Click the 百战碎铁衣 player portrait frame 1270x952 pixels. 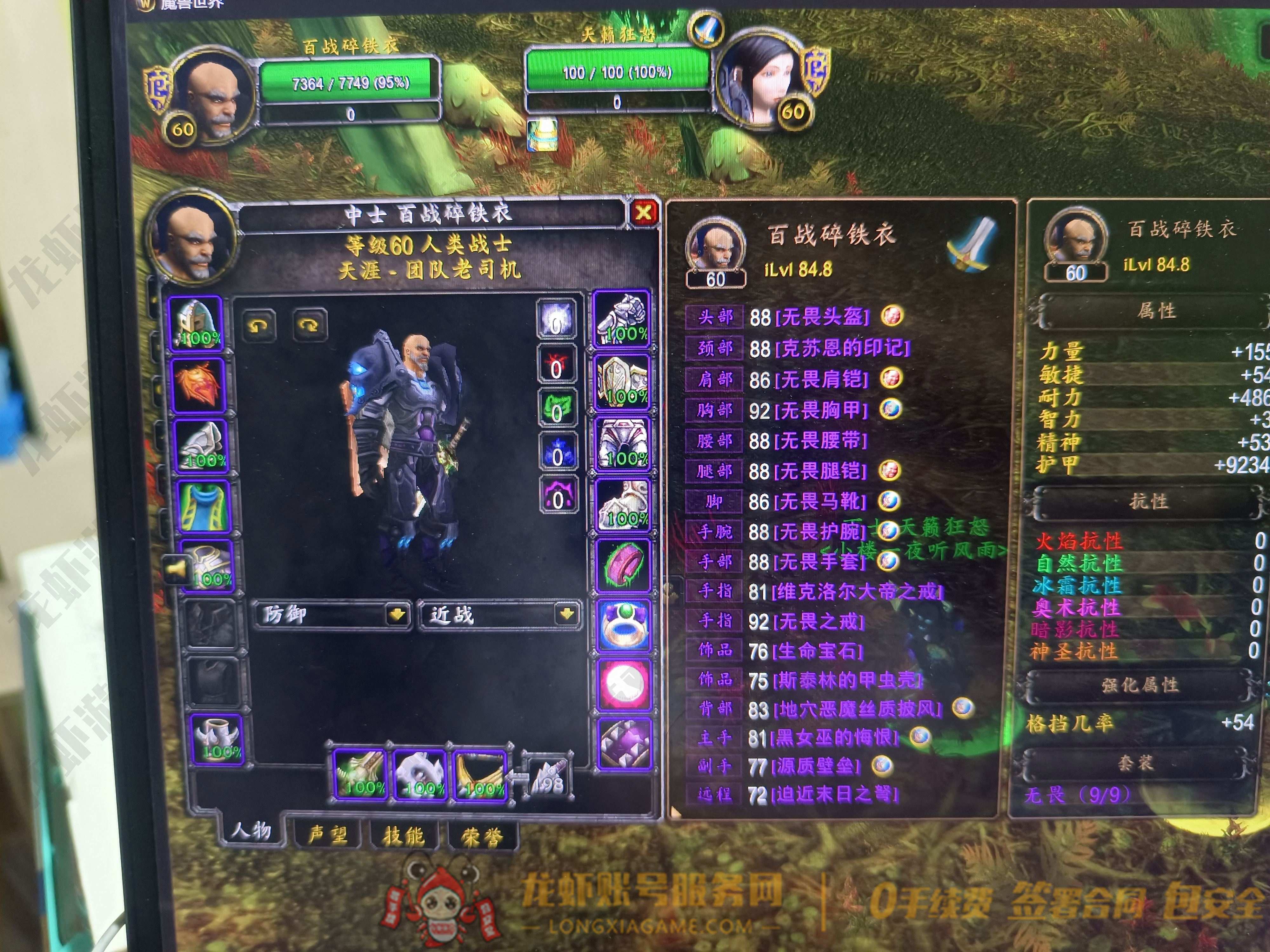(x=212, y=95)
